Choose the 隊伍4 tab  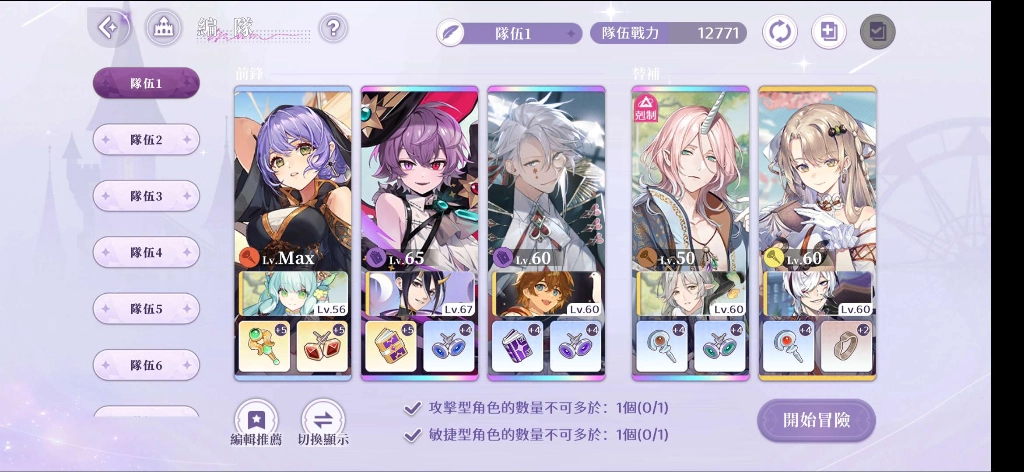146,253
